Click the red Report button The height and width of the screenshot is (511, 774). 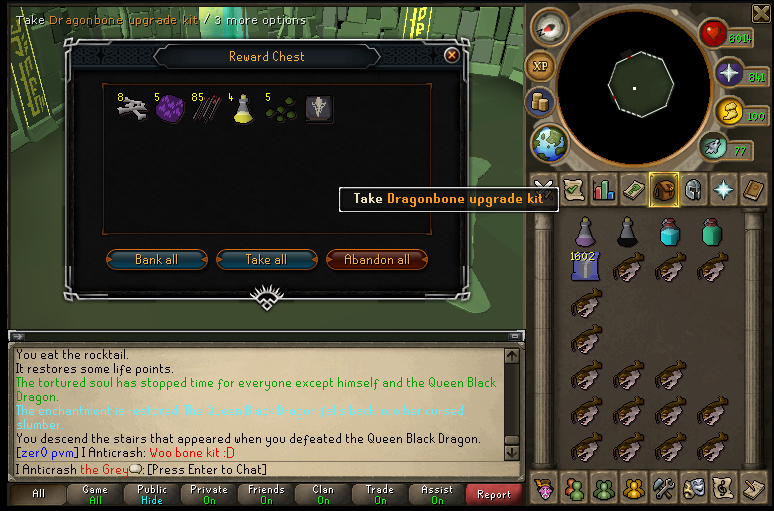click(493, 494)
